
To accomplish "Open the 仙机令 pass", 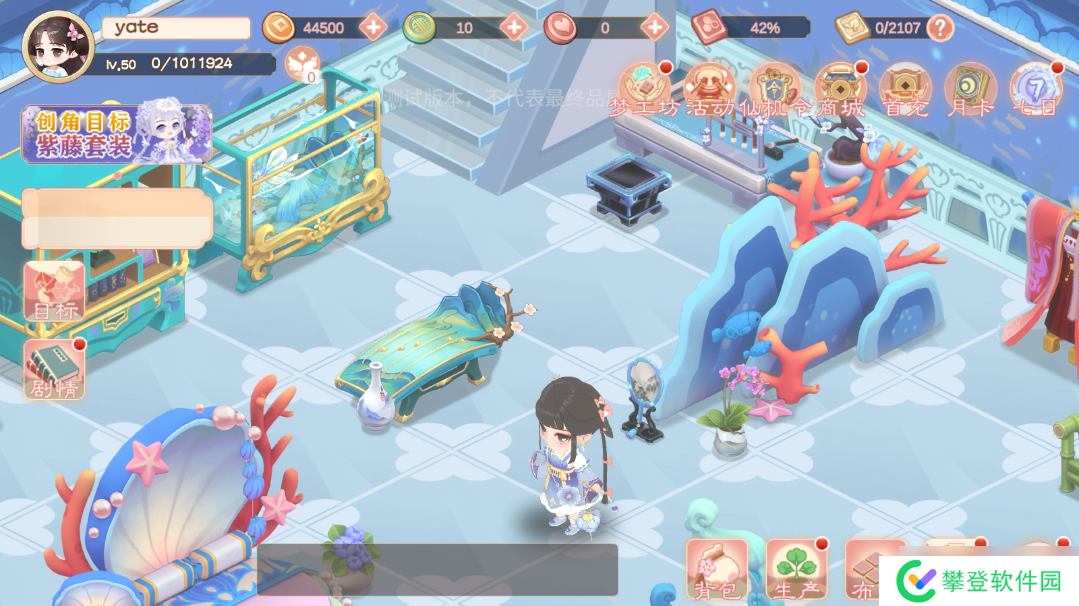I will click(x=775, y=90).
